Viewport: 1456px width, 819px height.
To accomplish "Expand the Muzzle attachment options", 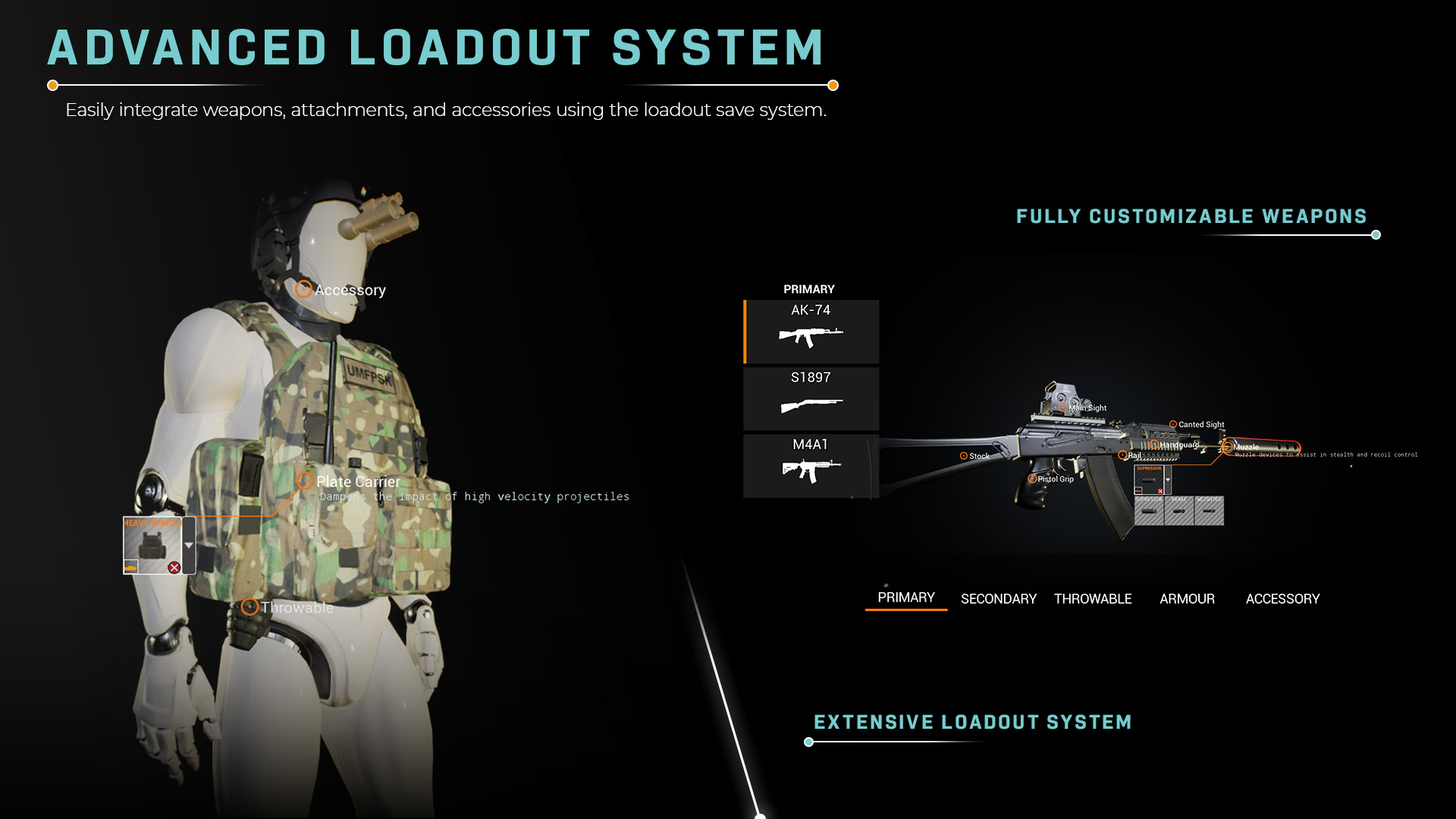I will (x=1228, y=447).
